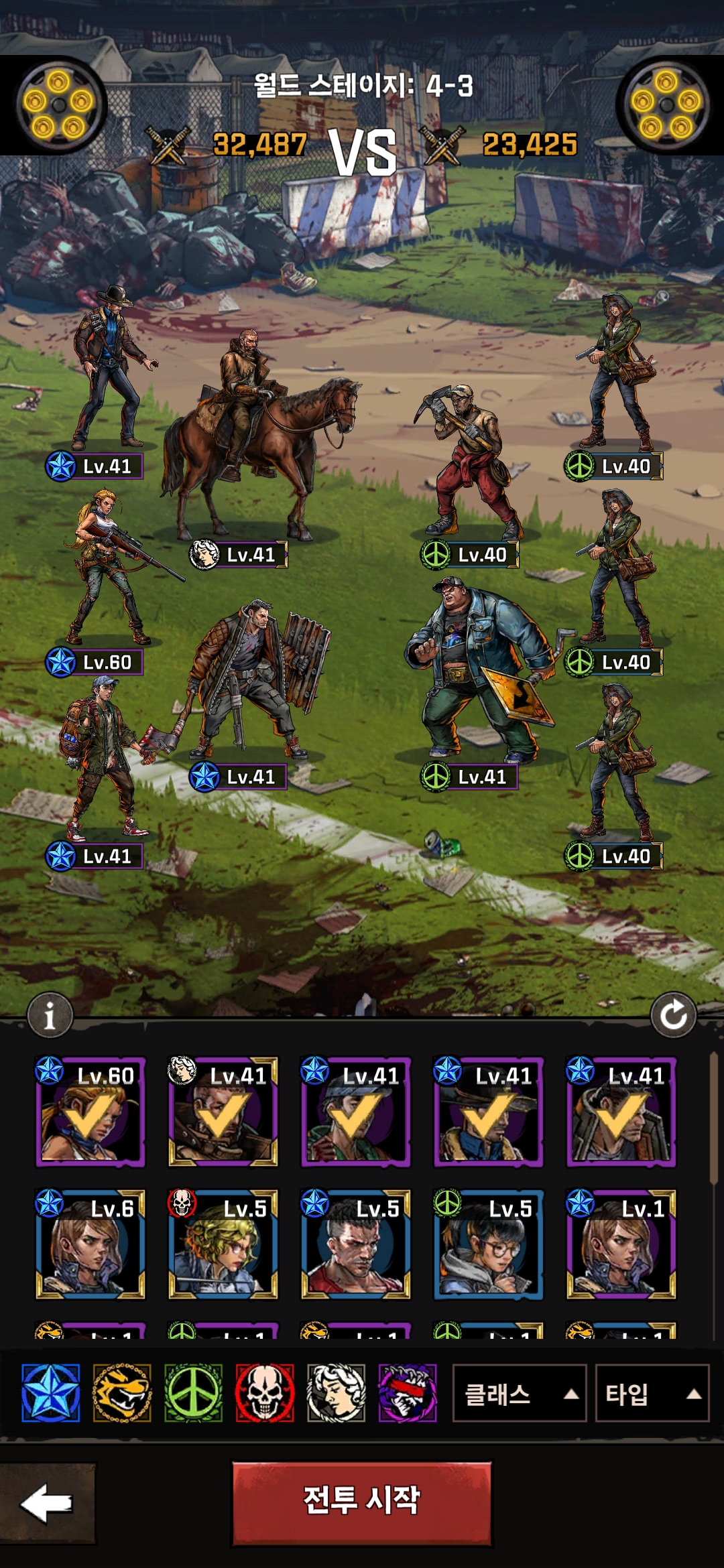Filter heroes by the yellow tiger faction
Image resolution: width=724 pixels, height=1568 pixels.
(121, 1393)
